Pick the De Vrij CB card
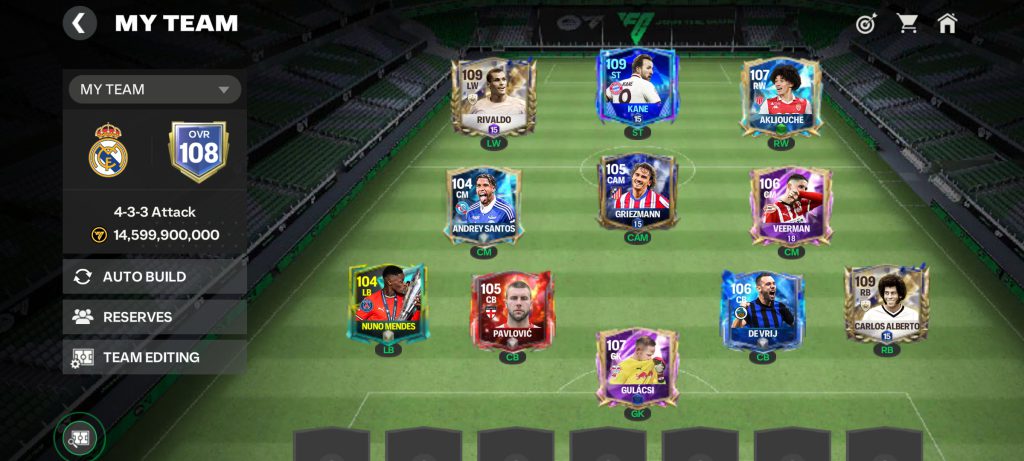 pyautogui.click(x=763, y=310)
